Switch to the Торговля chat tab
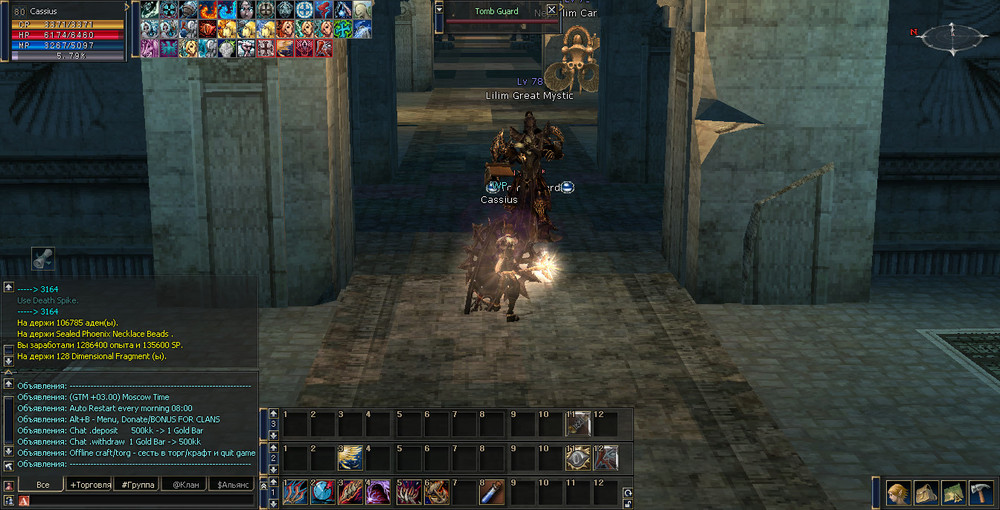This screenshot has height=510, width=1000. point(90,484)
